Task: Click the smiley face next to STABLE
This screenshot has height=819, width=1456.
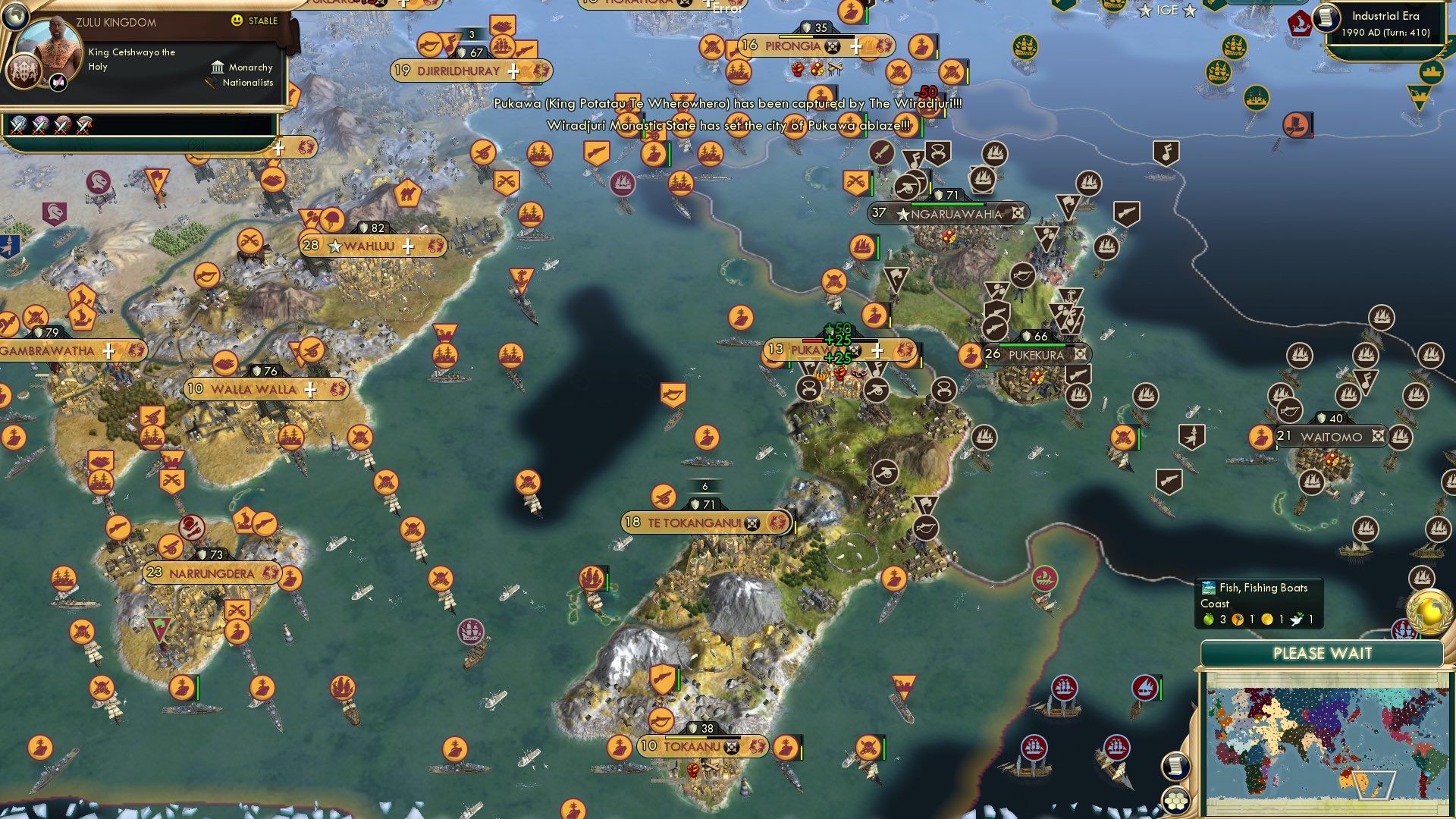Action: (x=237, y=21)
